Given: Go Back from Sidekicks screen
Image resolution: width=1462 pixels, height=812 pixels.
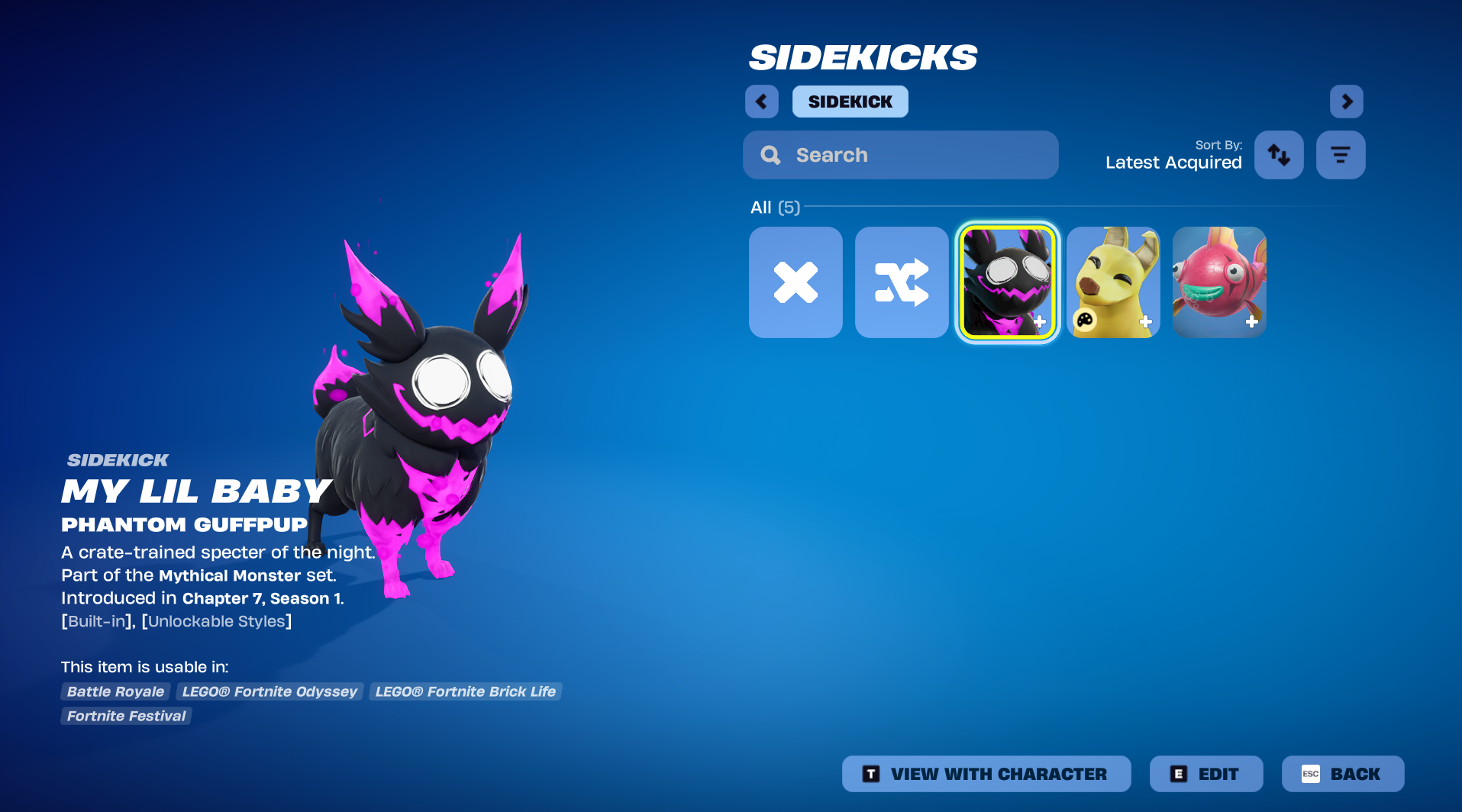Looking at the screenshot, I should [1342, 774].
